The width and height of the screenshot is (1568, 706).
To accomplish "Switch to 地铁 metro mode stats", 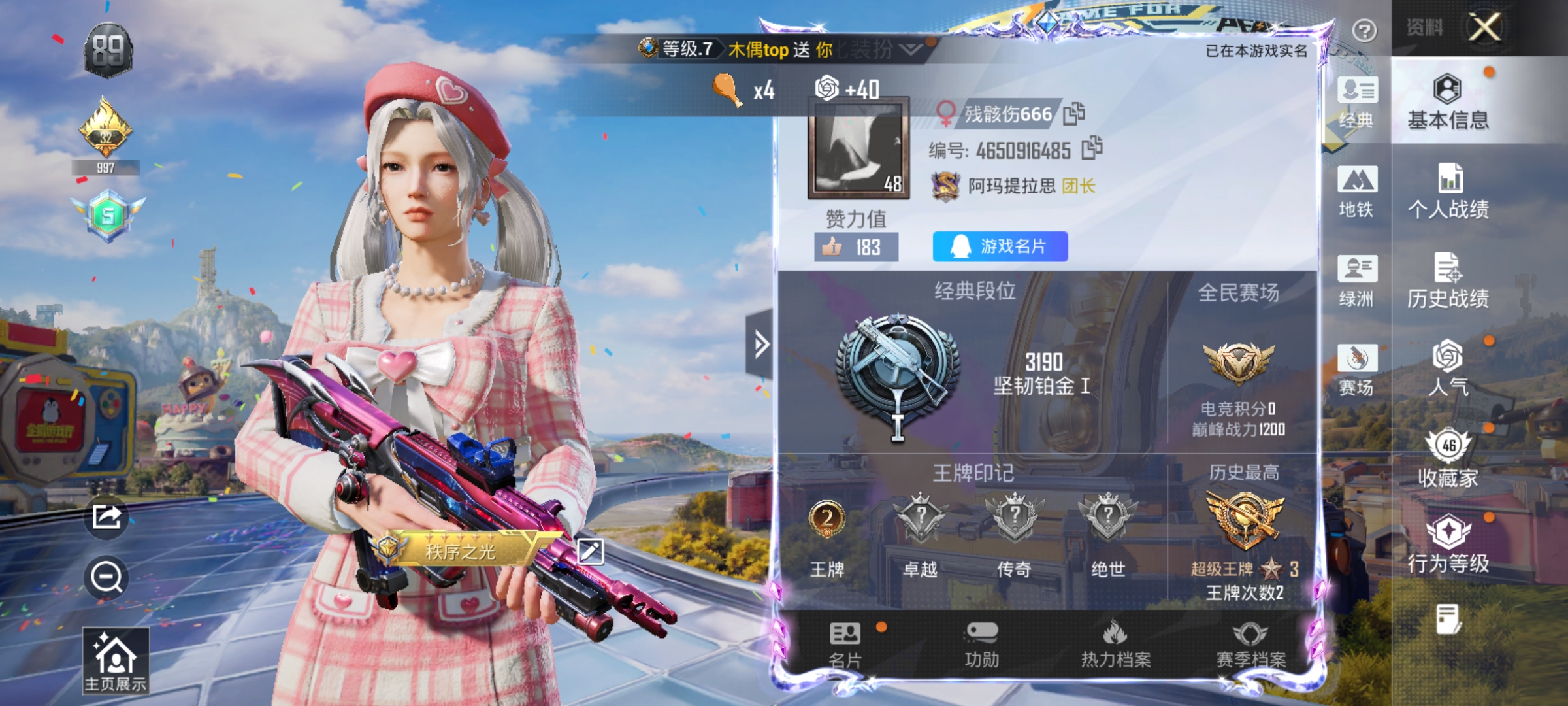I will click(x=1358, y=191).
